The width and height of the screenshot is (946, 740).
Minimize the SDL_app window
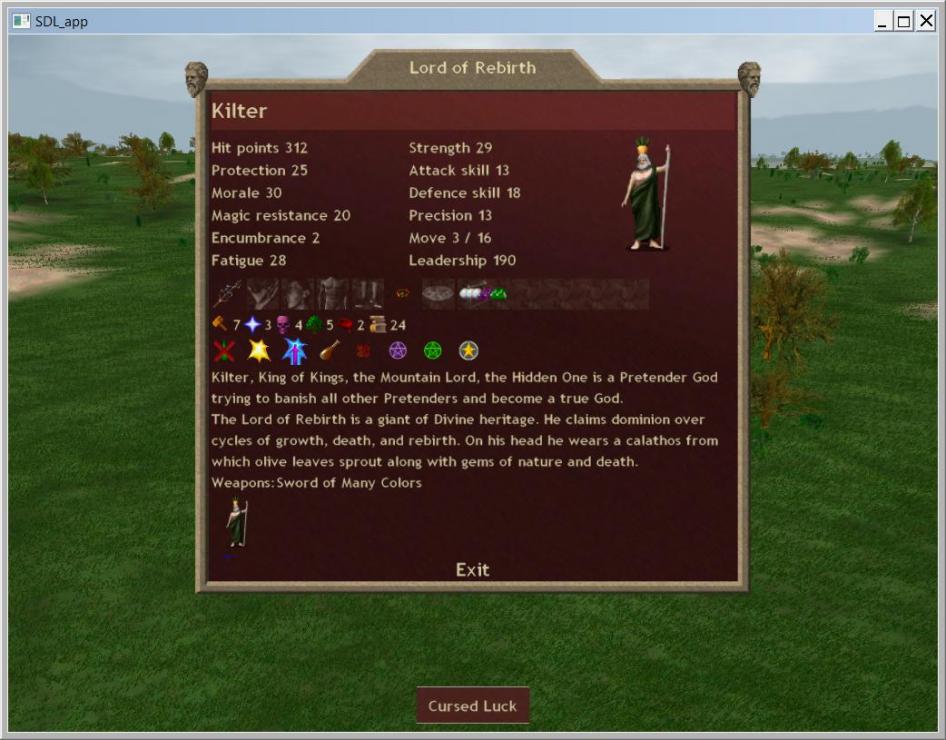point(883,21)
